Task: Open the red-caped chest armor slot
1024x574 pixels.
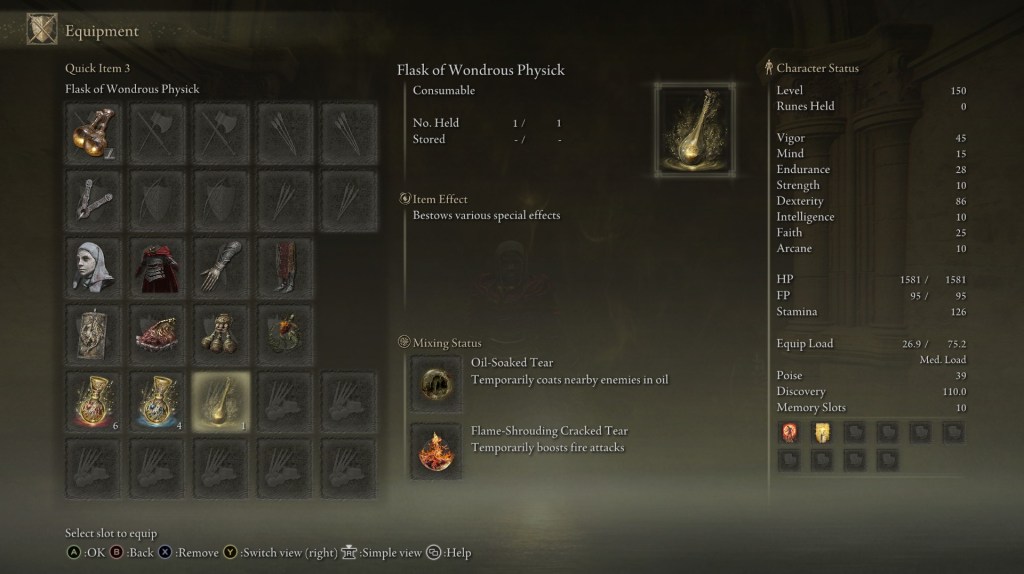Action: (x=158, y=265)
